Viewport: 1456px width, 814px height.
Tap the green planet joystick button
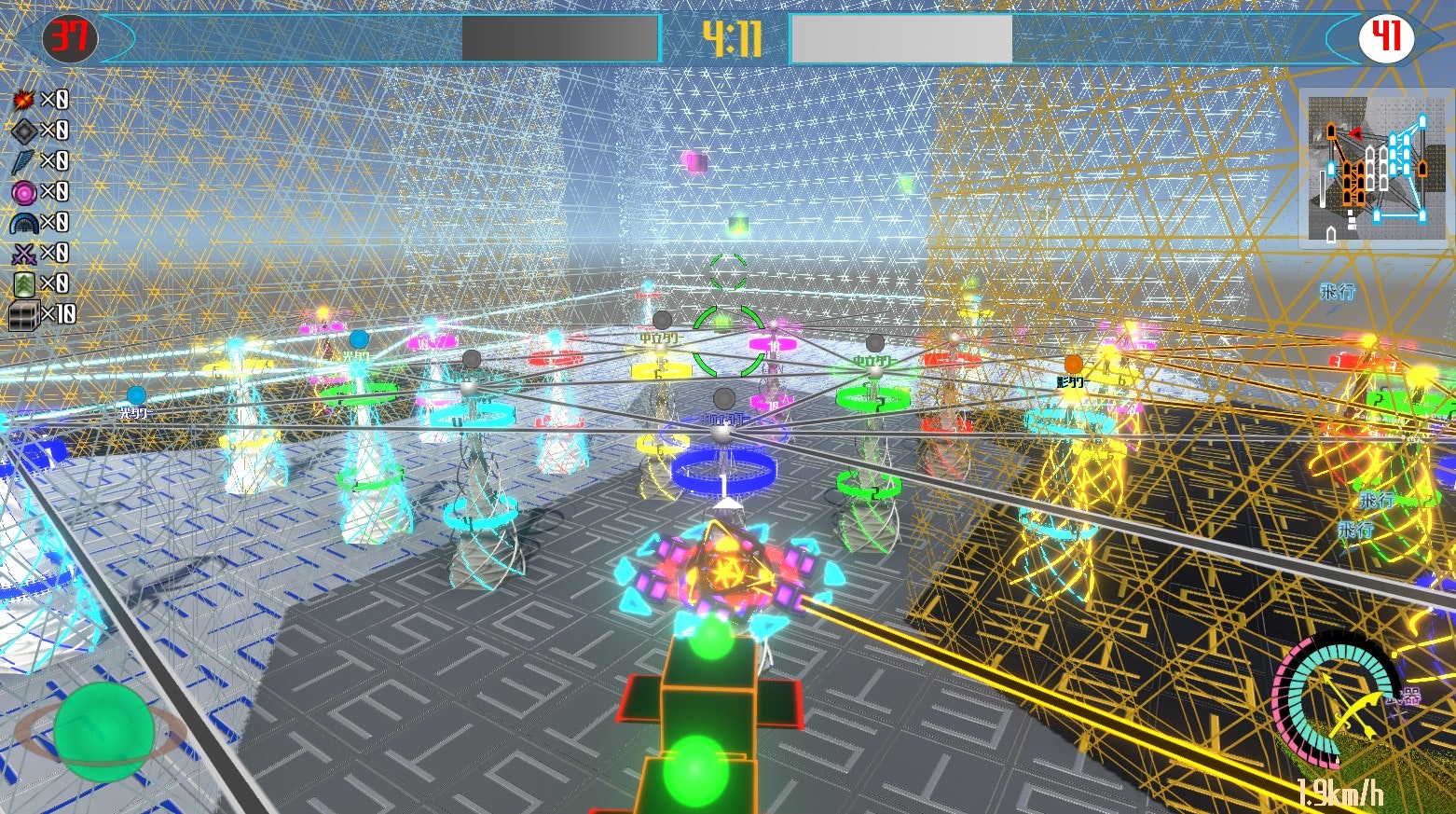coord(103,732)
